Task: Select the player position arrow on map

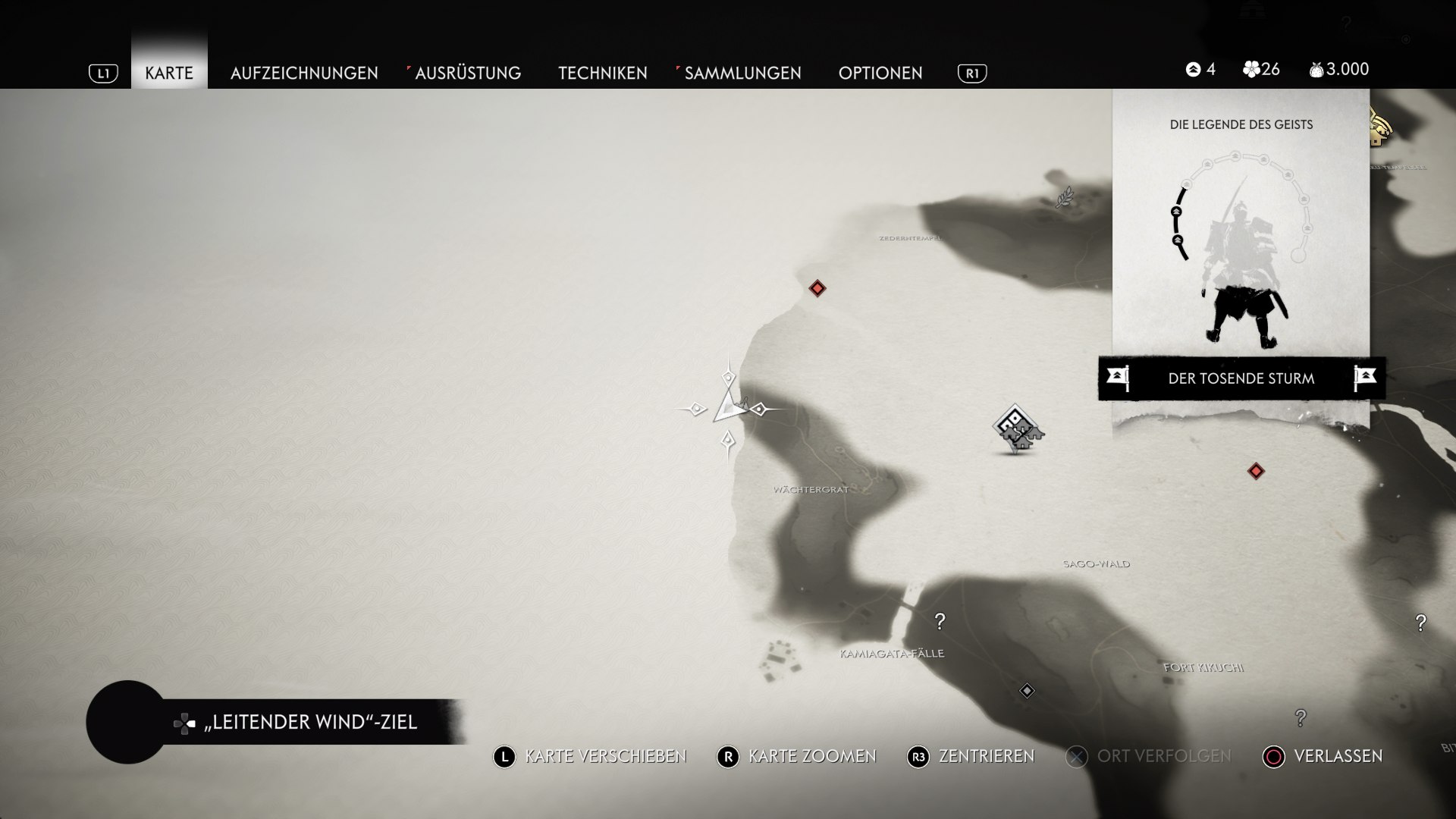Action: tap(728, 408)
